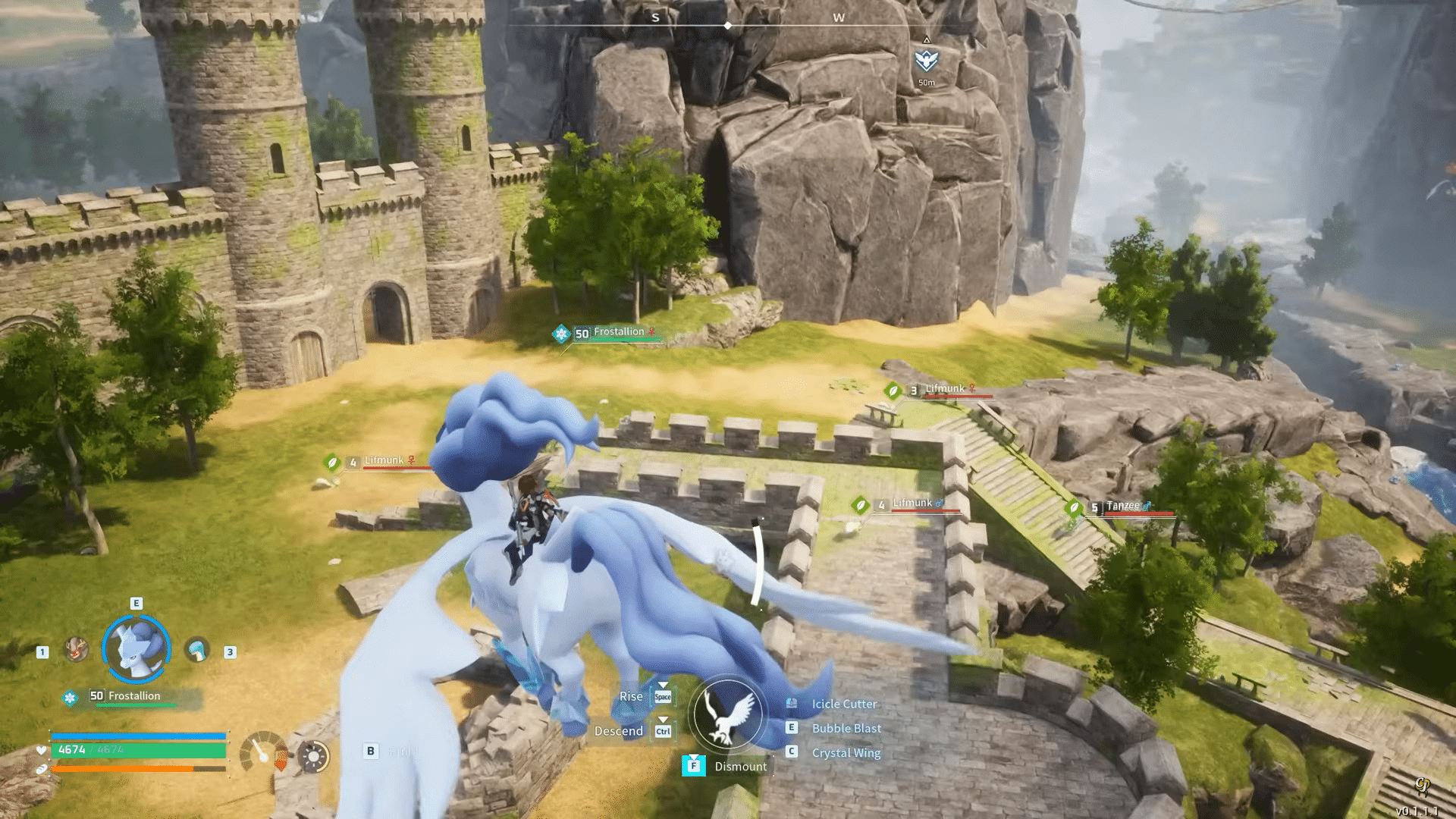1456x819 pixels.
Task: Expand the Dismount control chevron
Action: tap(693, 756)
